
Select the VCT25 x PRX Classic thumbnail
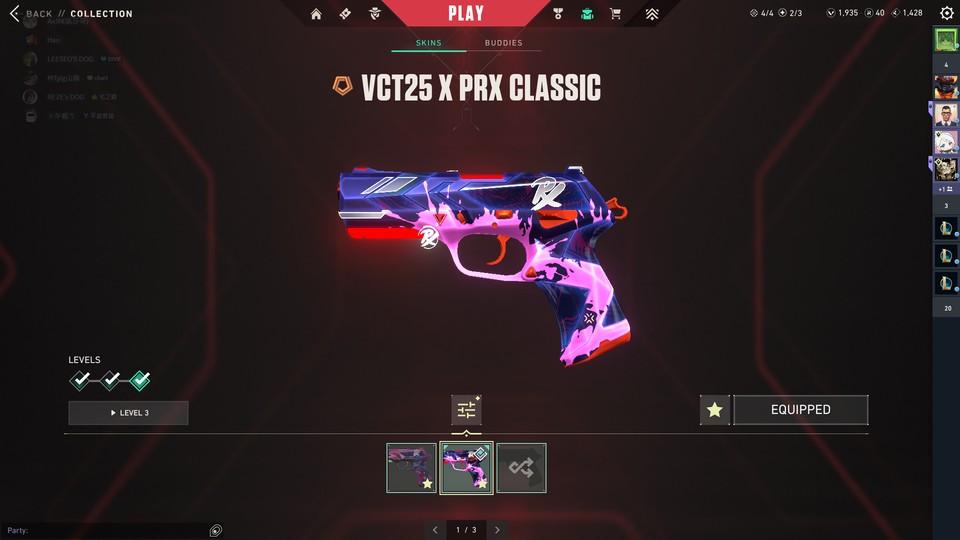[466, 468]
